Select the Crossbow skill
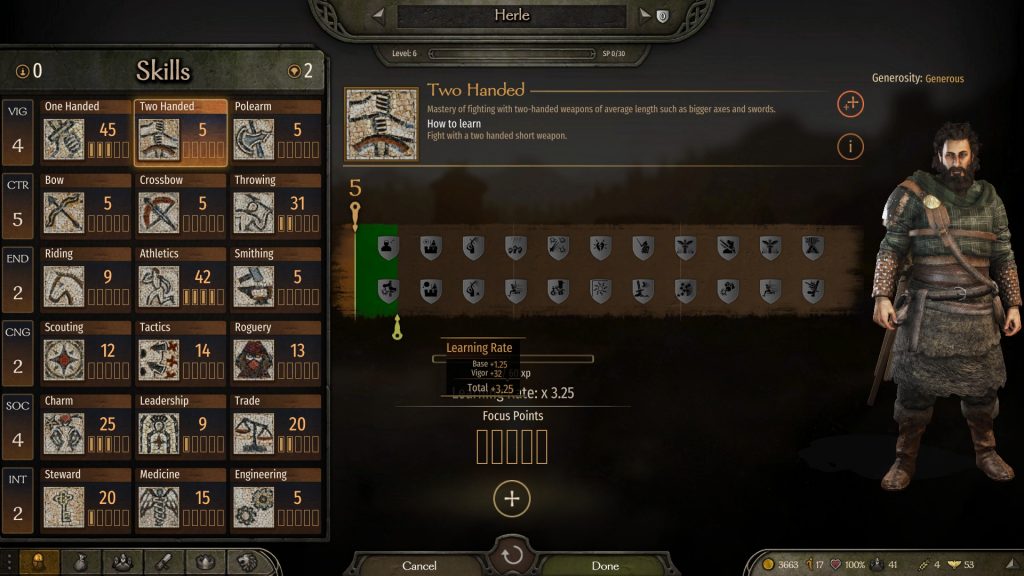 pyautogui.click(x=181, y=207)
